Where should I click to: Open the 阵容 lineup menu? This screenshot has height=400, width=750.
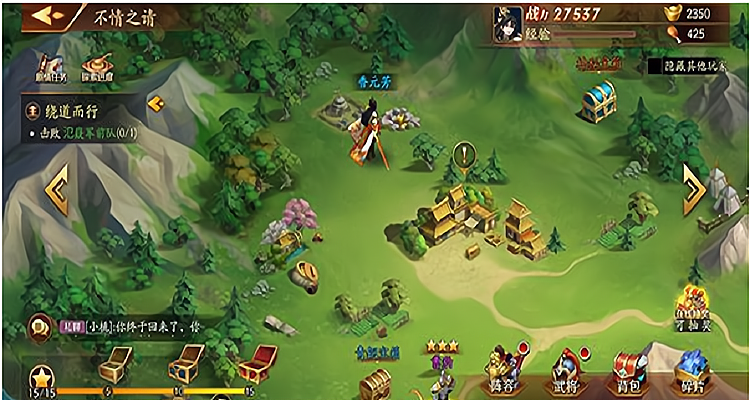coord(505,372)
